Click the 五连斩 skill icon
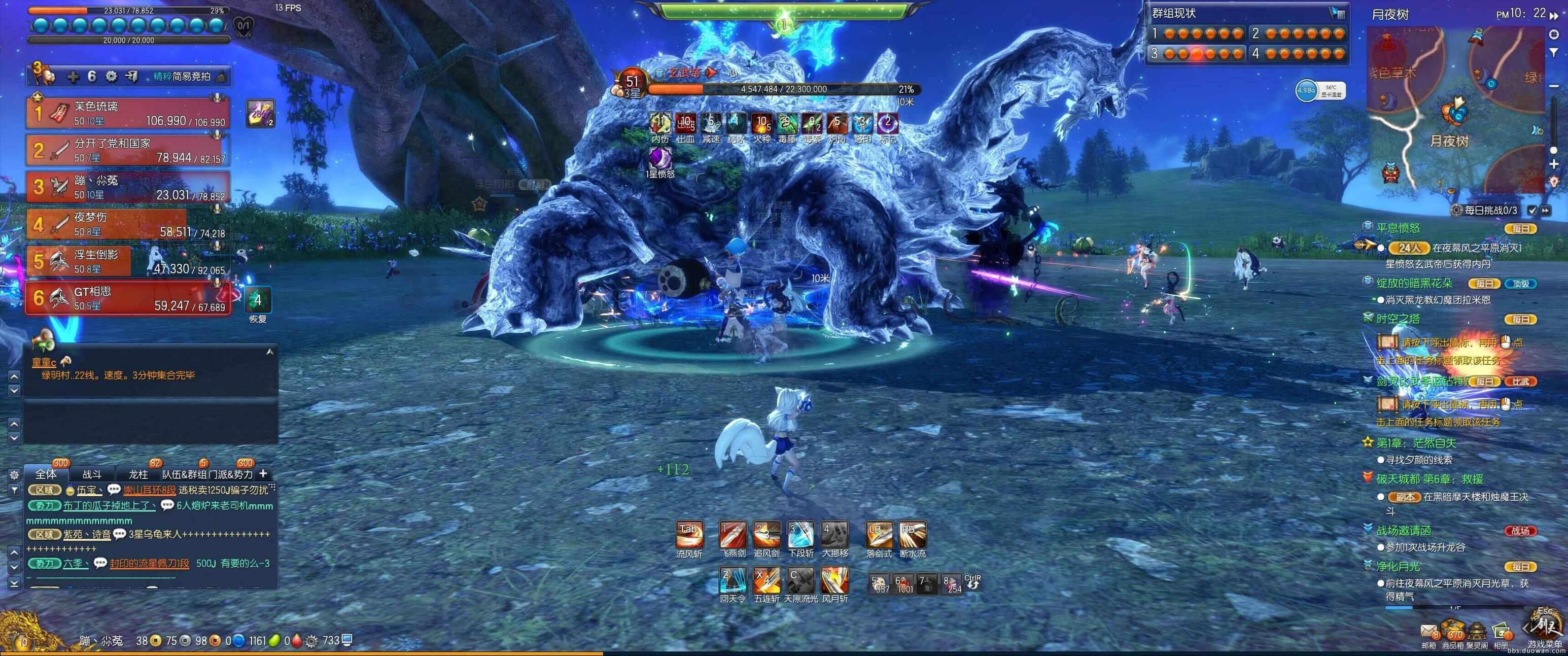The image size is (1568, 656). (767, 581)
